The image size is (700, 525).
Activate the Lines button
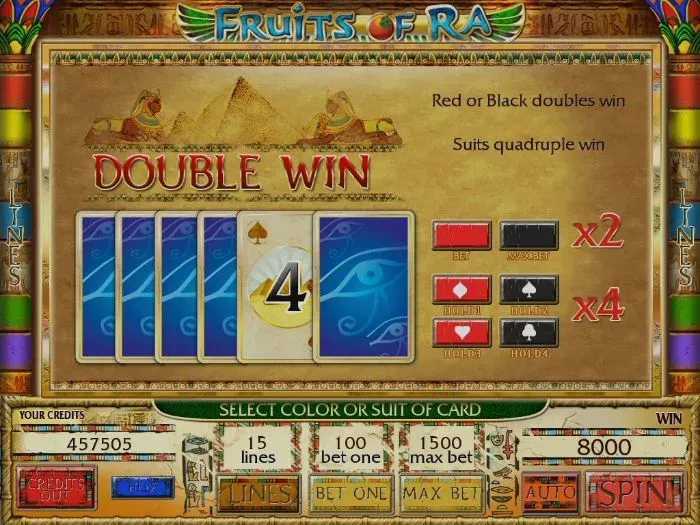pyautogui.click(x=257, y=492)
